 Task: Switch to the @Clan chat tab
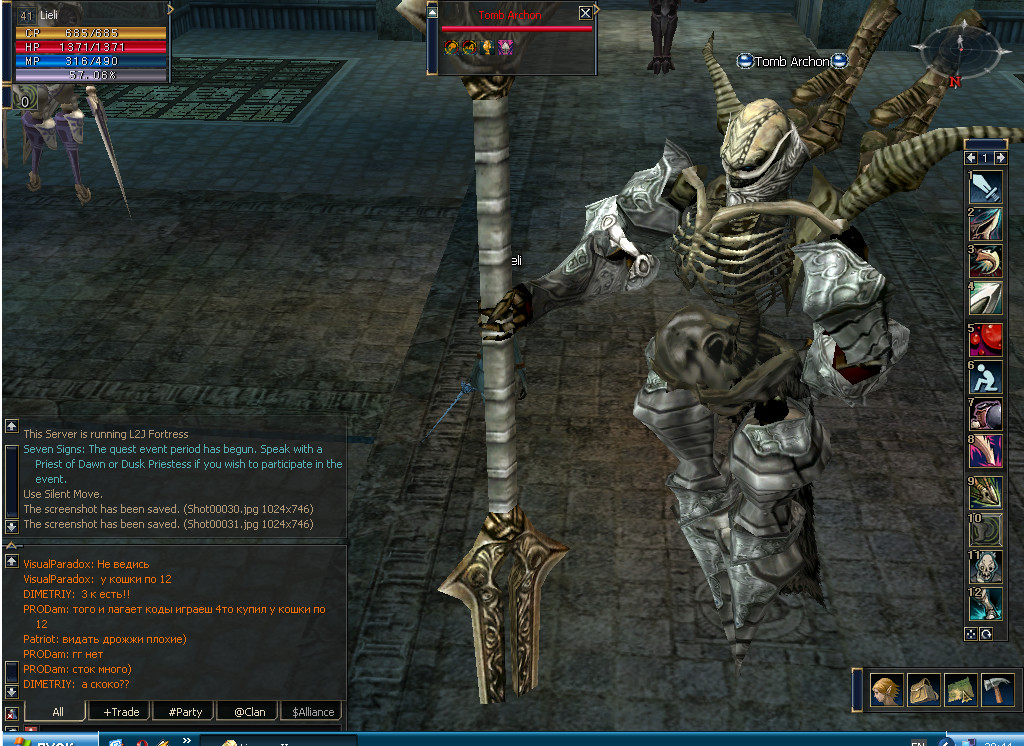tap(249, 712)
